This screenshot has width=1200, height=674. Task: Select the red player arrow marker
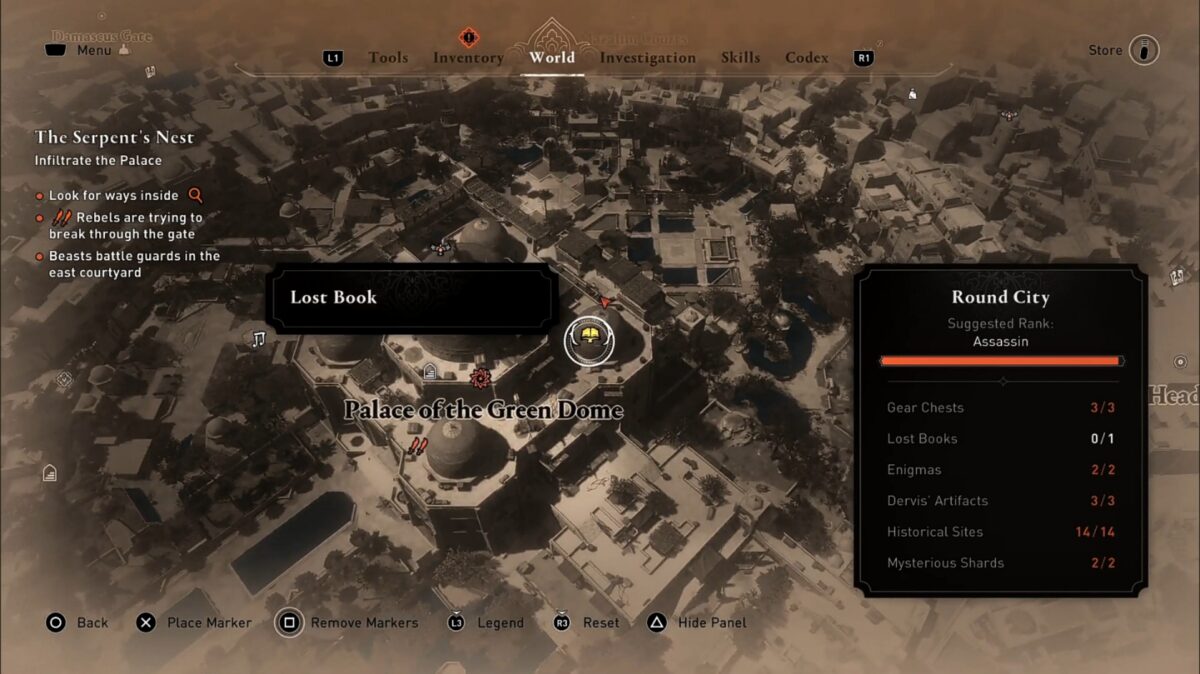pos(604,301)
